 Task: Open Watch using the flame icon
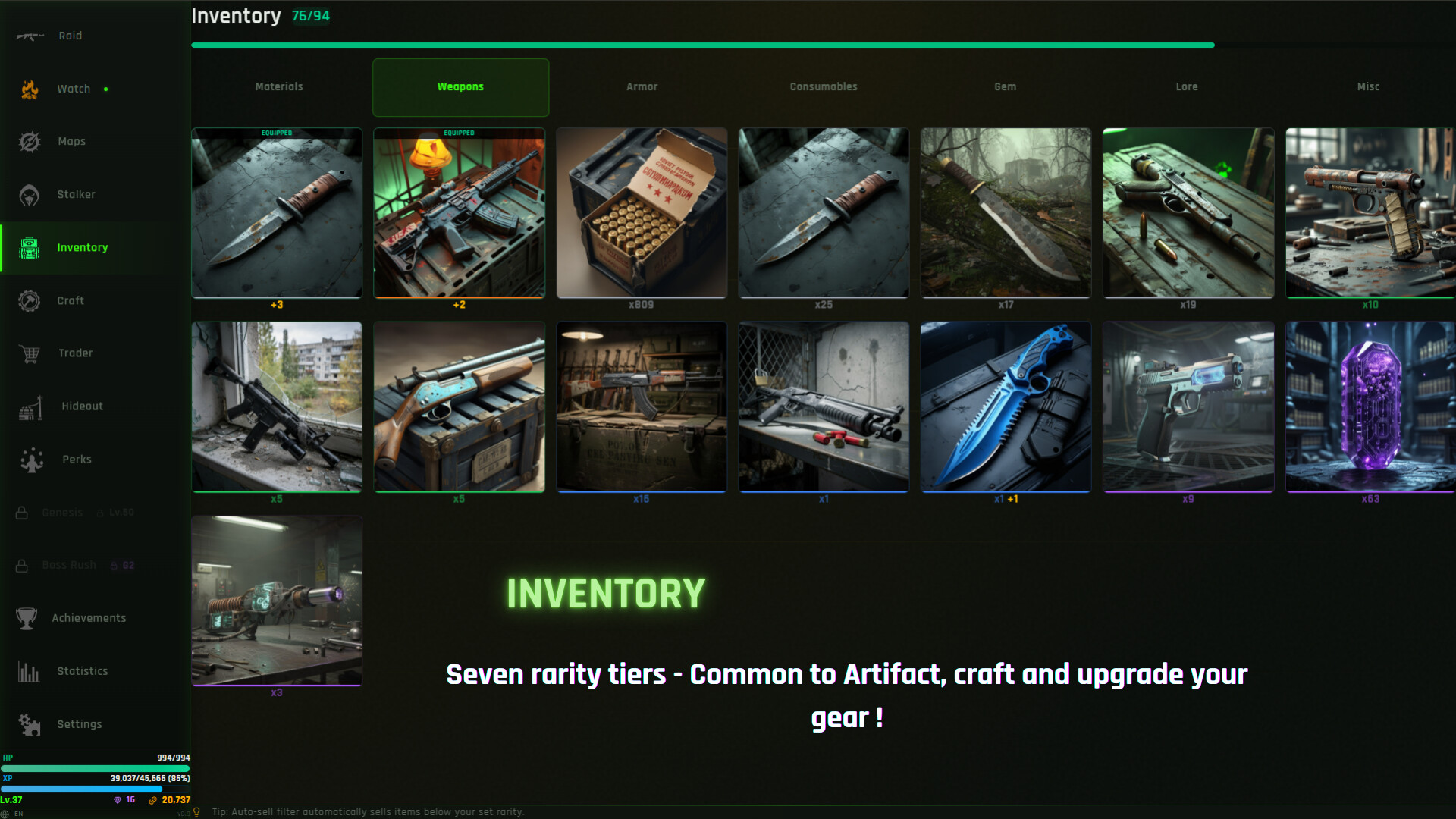pyautogui.click(x=30, y=88)
